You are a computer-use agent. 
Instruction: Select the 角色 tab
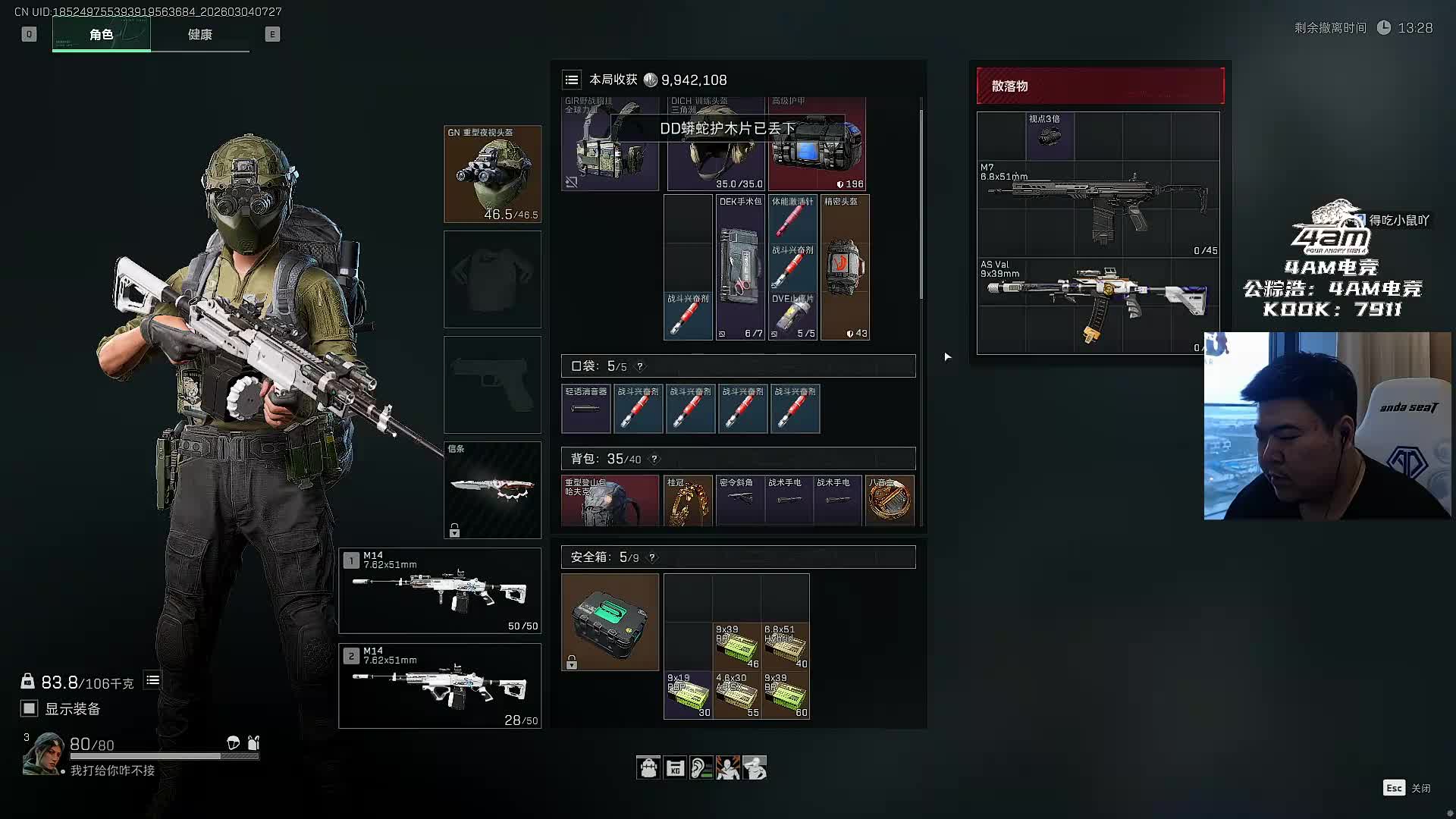[x=101, y=34]
